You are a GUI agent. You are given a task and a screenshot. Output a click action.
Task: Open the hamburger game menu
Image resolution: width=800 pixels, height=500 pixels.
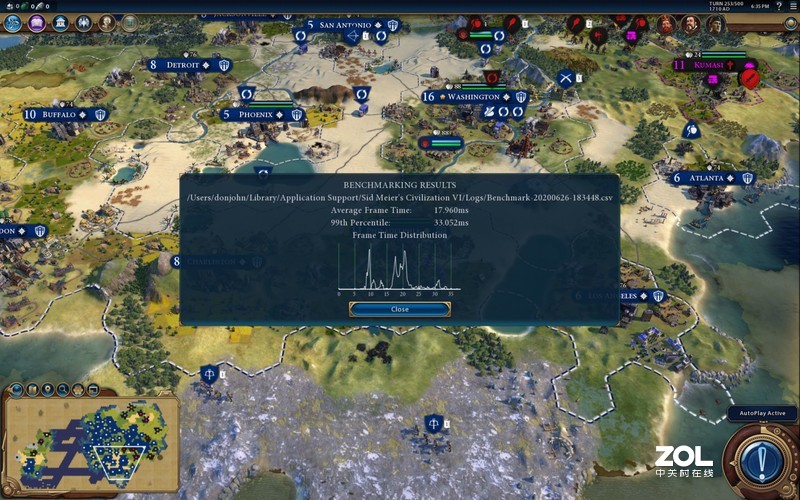coord(792,7)
